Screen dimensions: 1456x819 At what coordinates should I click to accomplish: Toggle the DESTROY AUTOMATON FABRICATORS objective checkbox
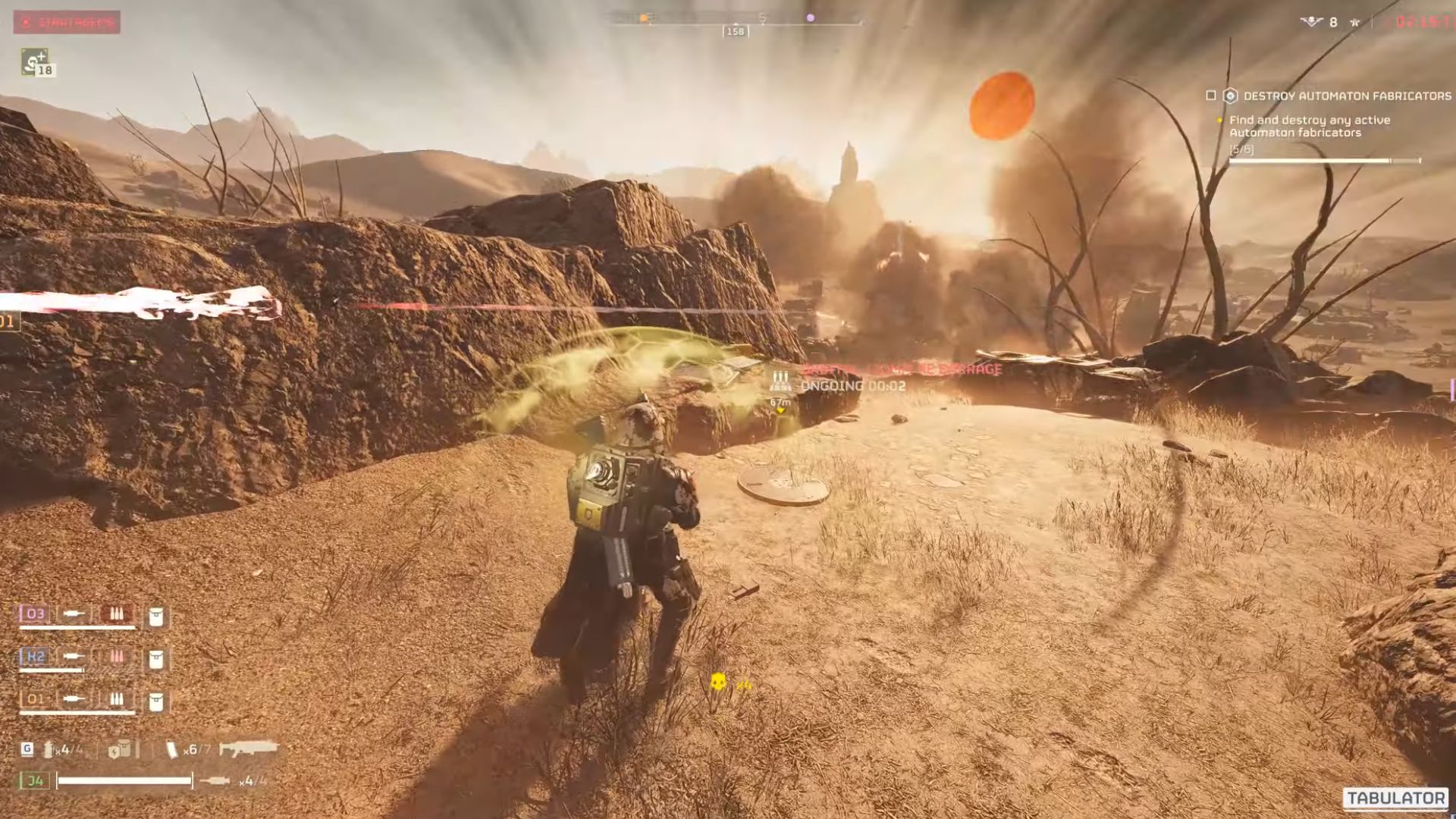pos(1210,95)
